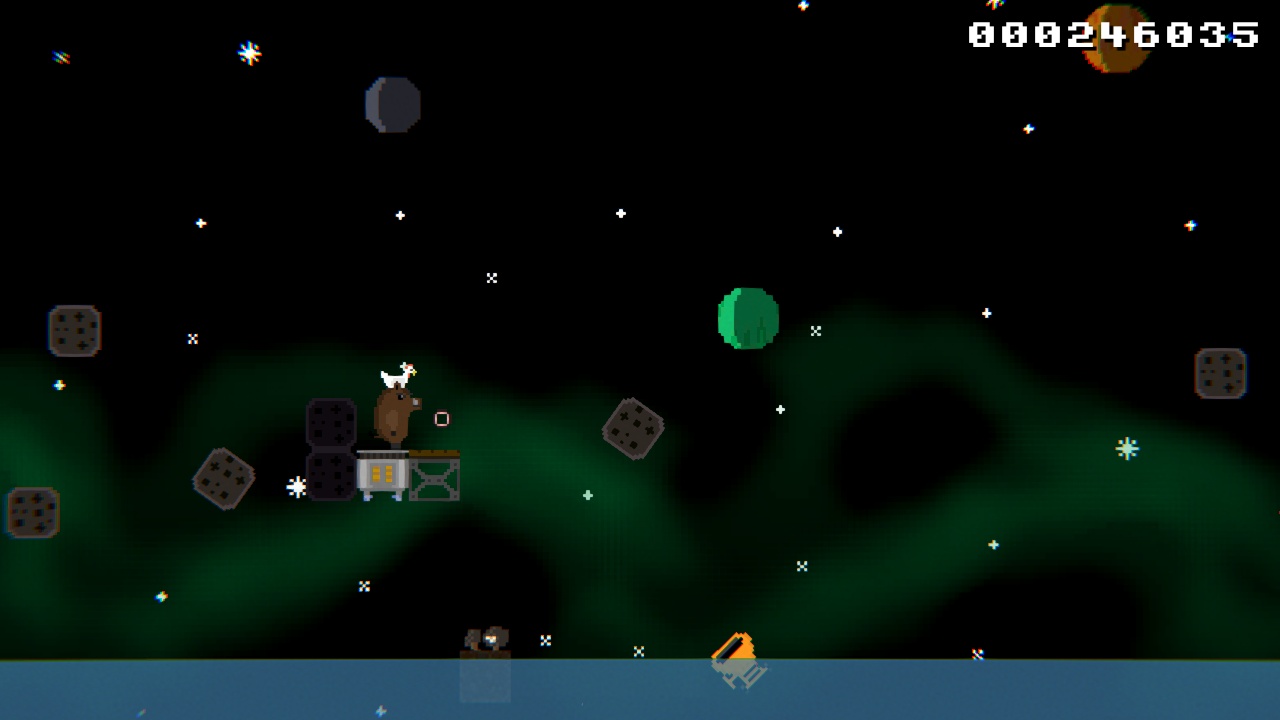Click the pink ring aiming reticle
This screenshot has height=720, width=1280.
441,419
